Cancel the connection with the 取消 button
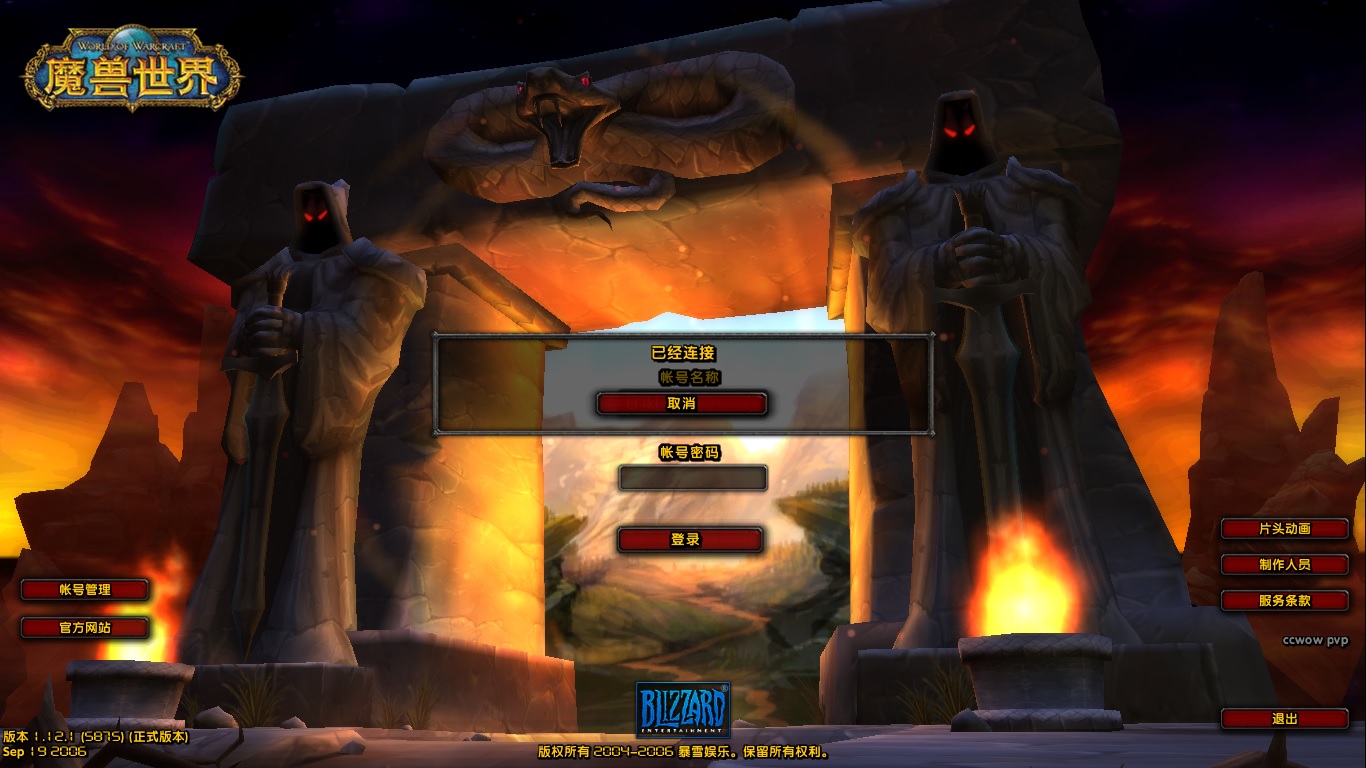Image resolution: width=1366 pixels, height=768 pixels. [x=681, y=403]
